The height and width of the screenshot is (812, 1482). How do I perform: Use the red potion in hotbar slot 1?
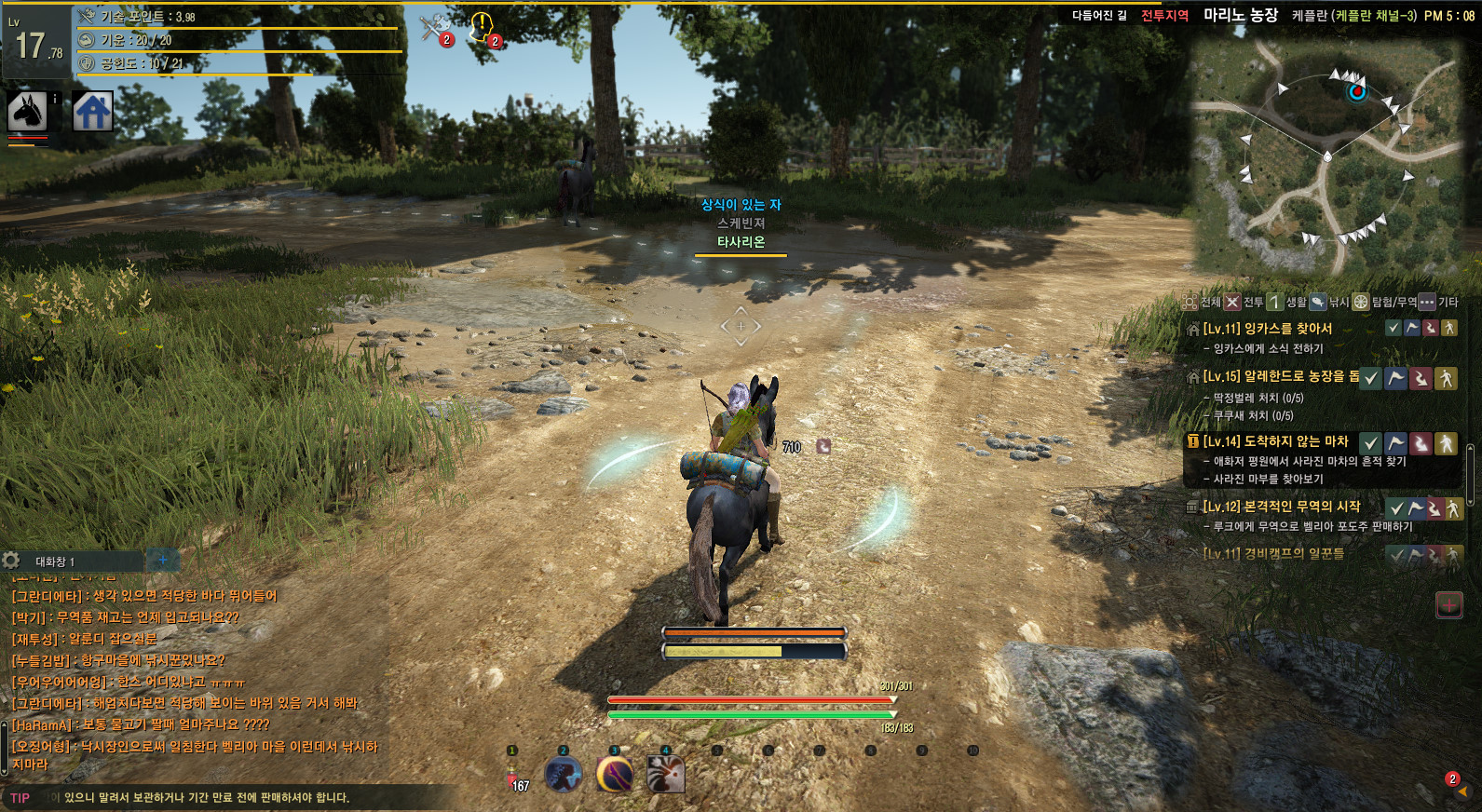tap(513, 775)
